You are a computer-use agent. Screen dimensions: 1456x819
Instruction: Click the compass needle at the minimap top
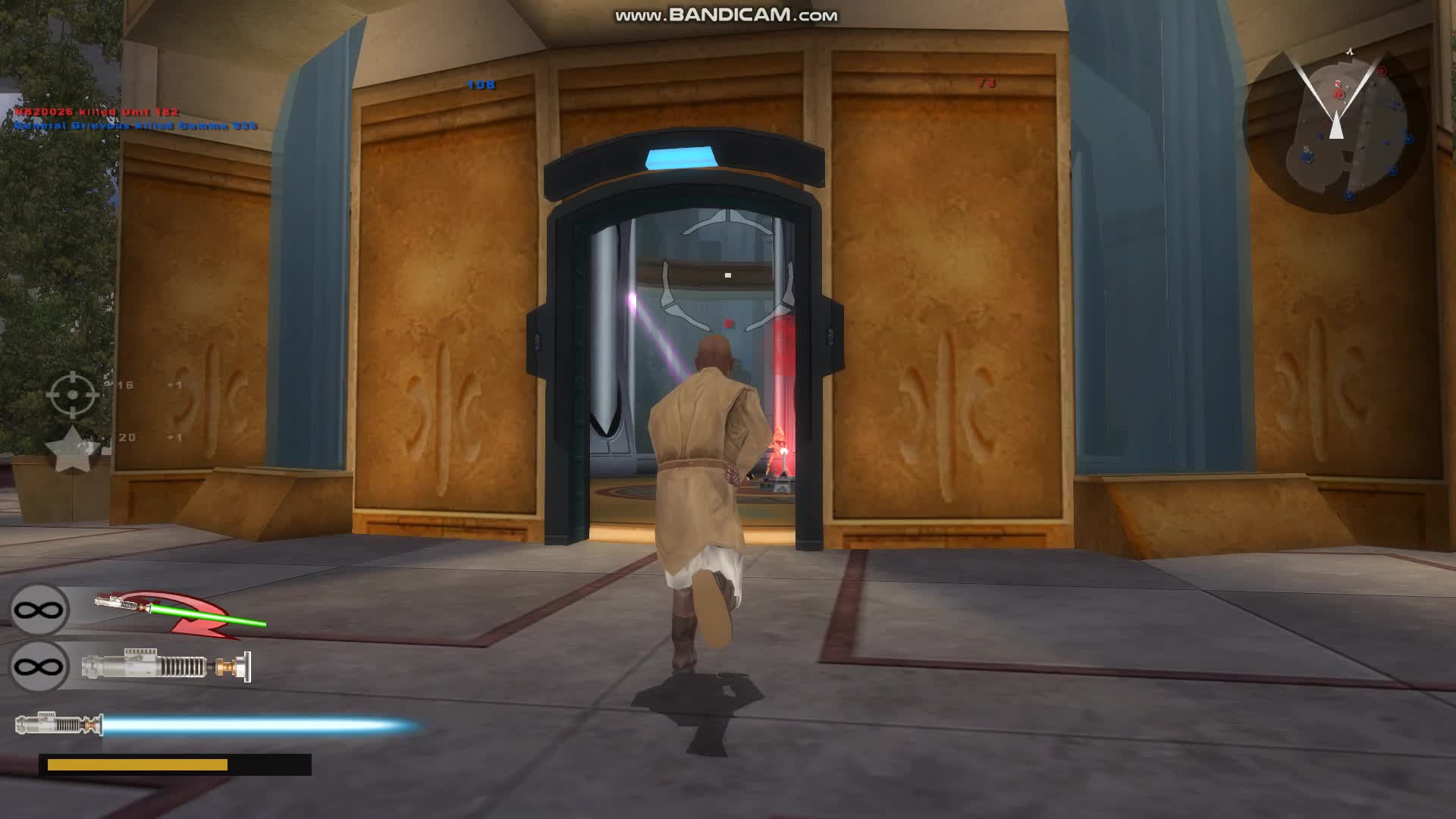point(1350,52)
